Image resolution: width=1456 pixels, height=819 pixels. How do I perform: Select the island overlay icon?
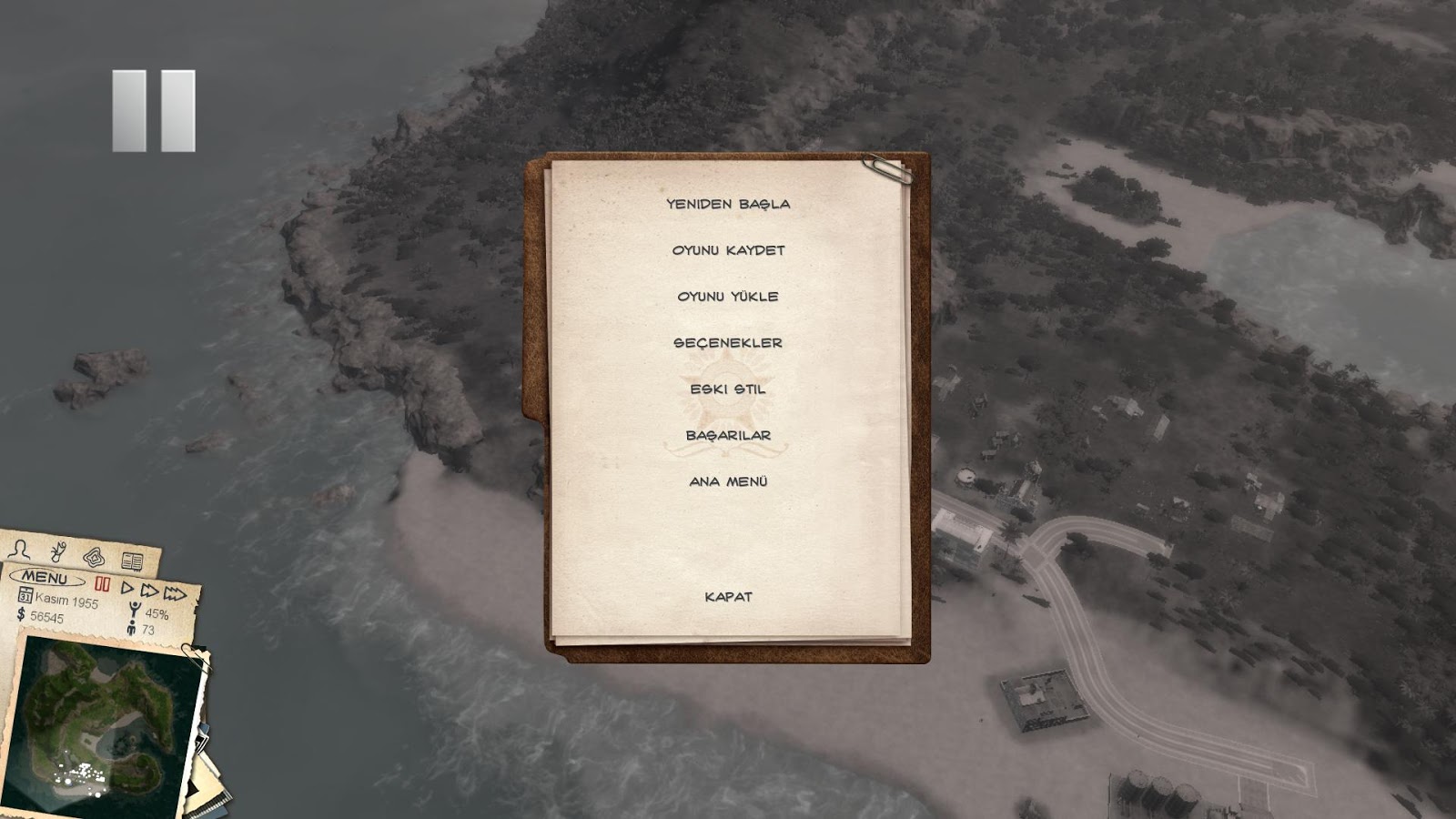[x=95, y=557]
